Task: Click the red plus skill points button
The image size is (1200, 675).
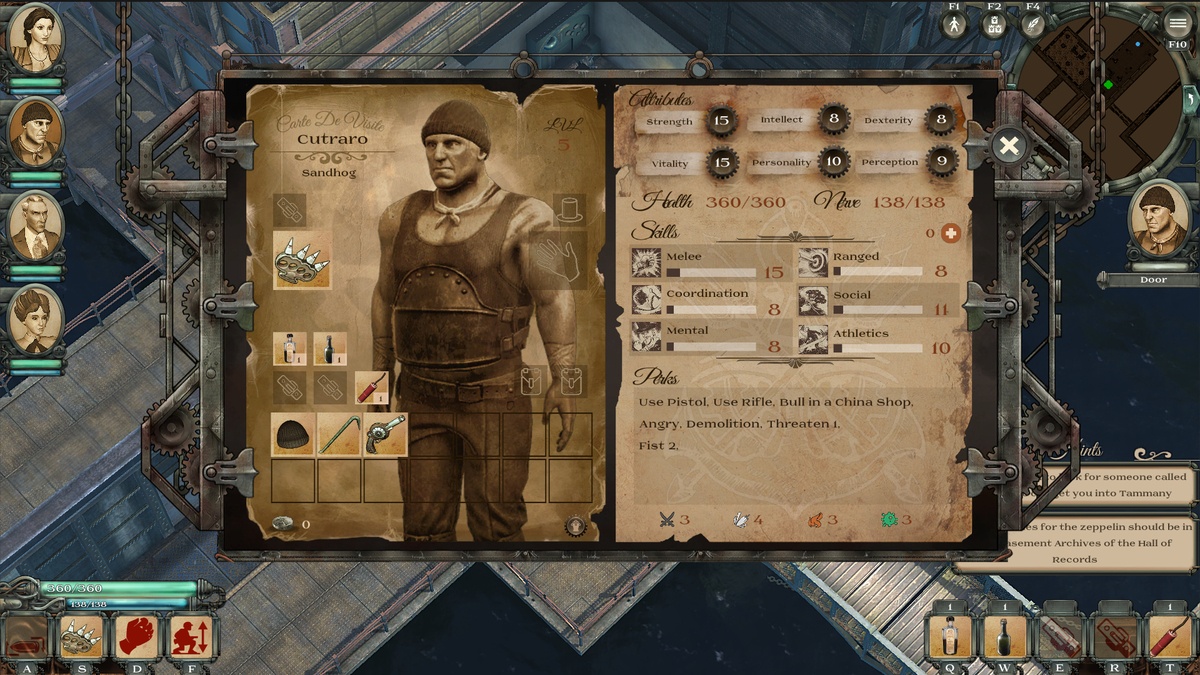Action: pyautogui.click(x=950, y=233)
